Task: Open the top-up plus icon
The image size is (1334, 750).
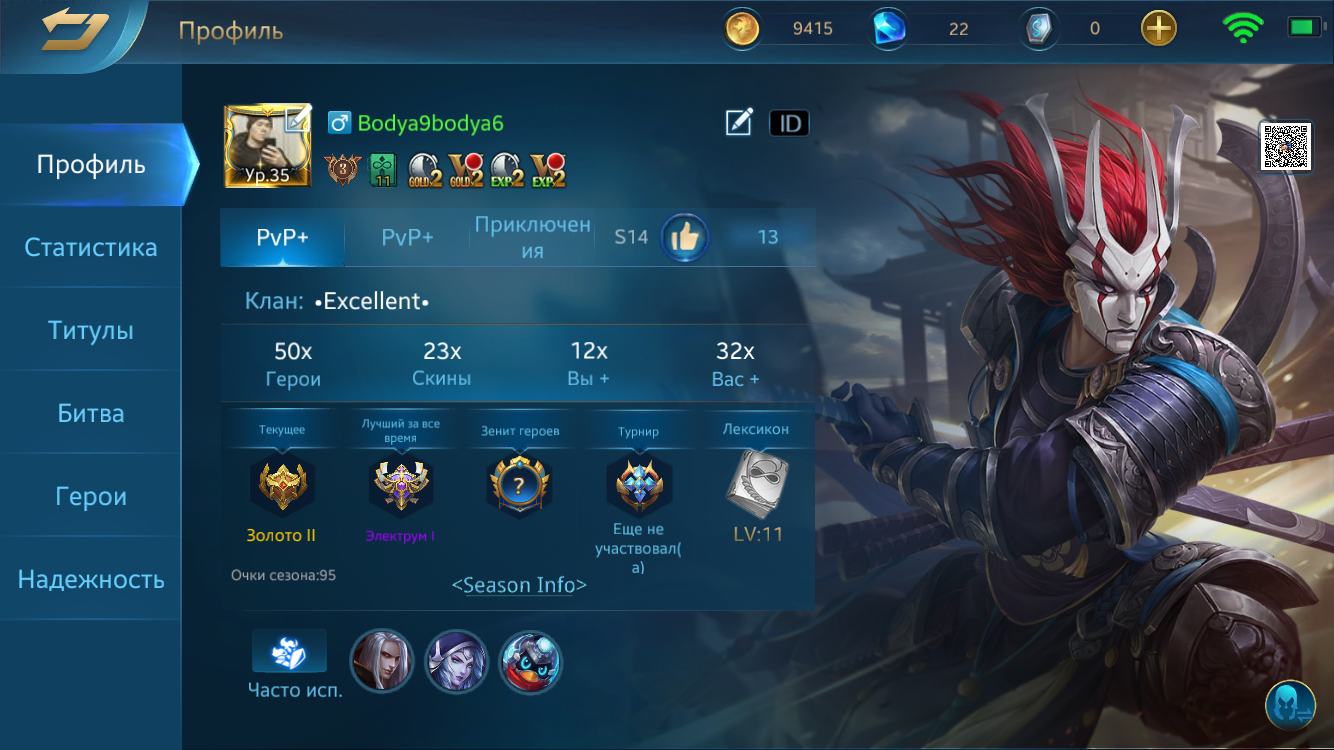Action: coord(1158,28)
